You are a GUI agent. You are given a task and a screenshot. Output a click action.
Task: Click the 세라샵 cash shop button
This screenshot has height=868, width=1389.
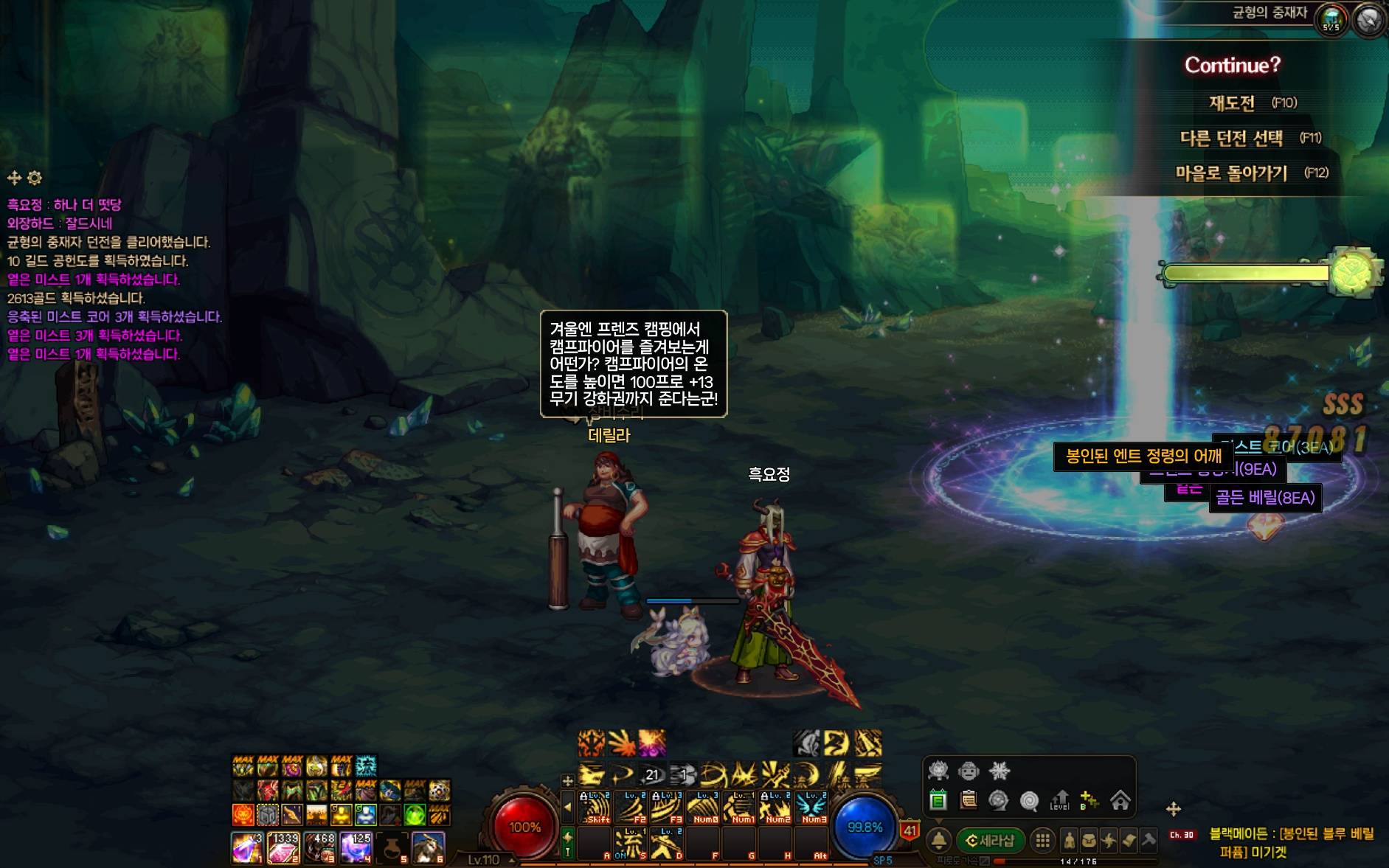991,841
